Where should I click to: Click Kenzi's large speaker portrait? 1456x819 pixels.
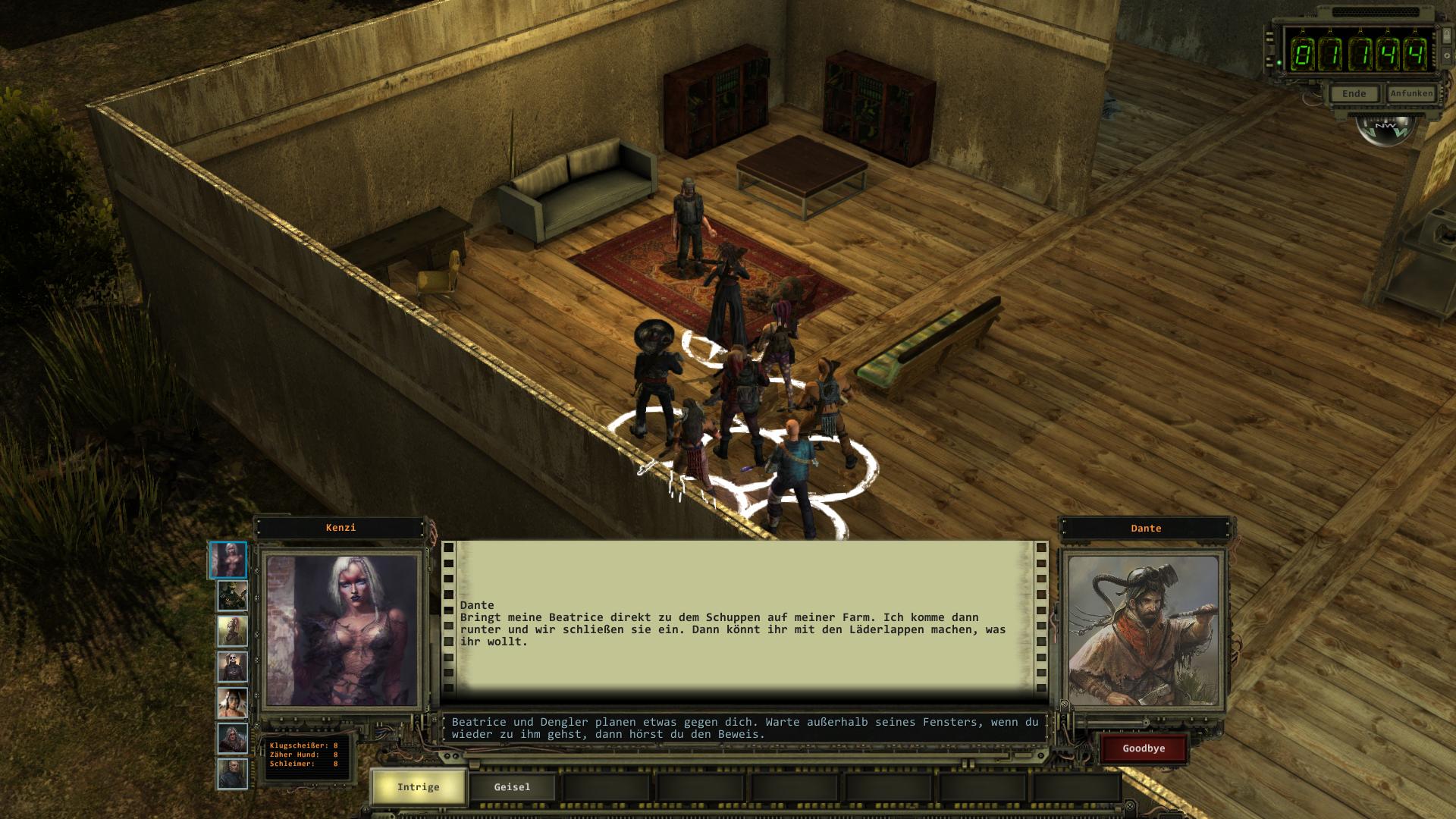point(342,631)
